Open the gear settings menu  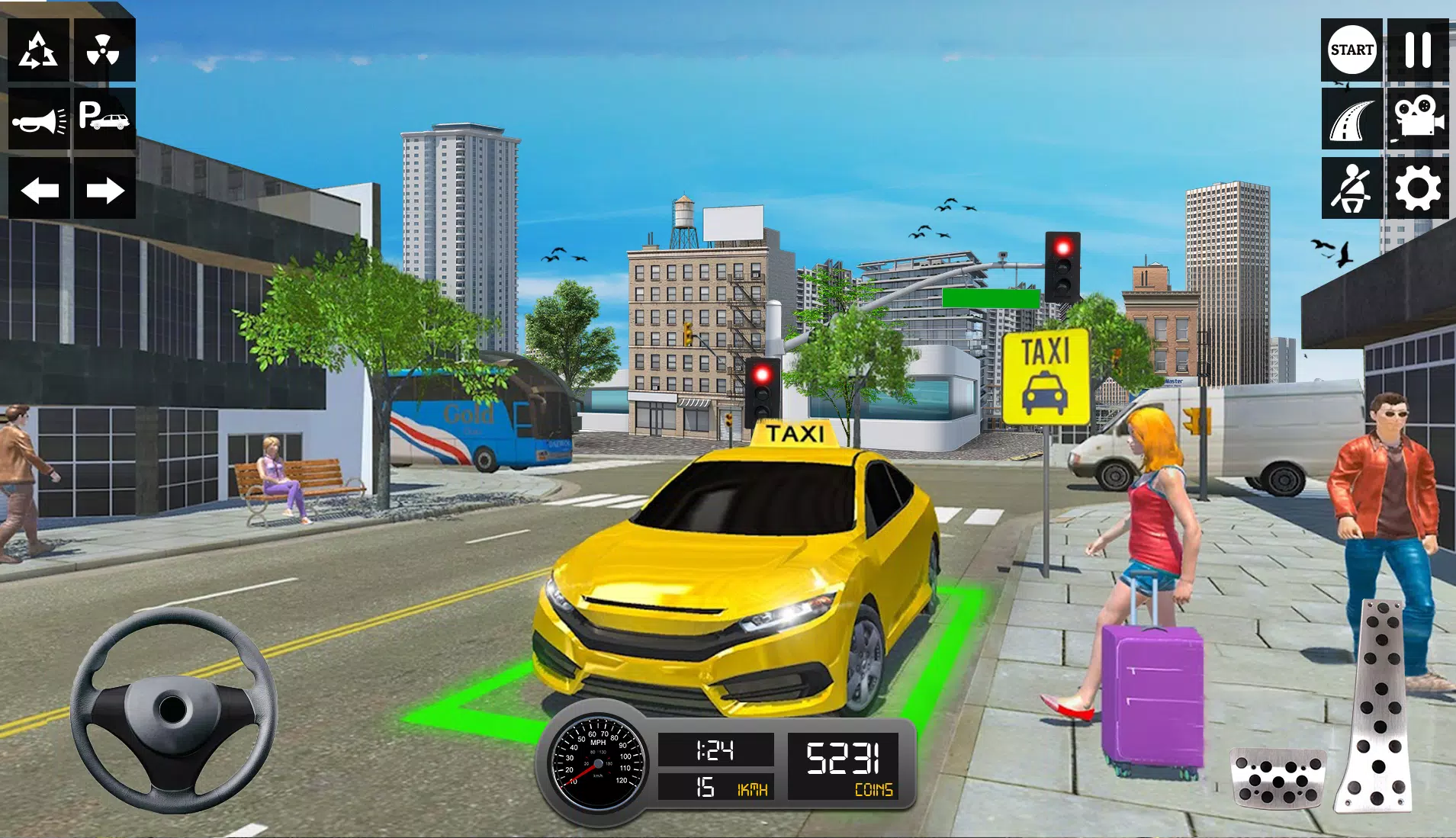coord(1418,189)
